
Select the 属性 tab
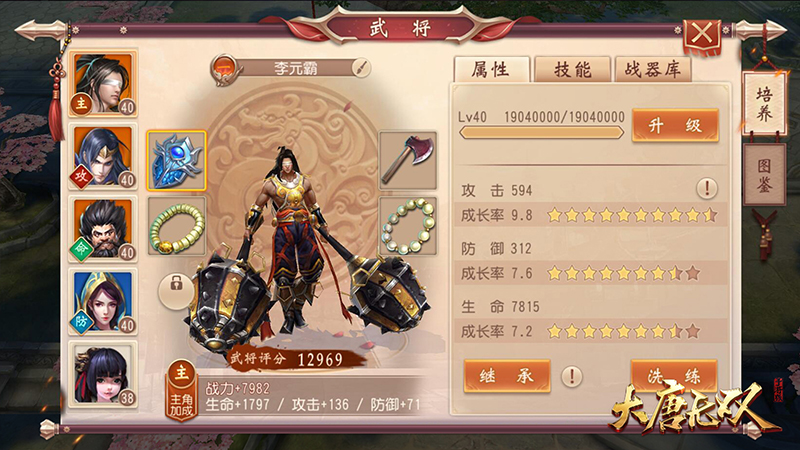click(x=490, y=69)
